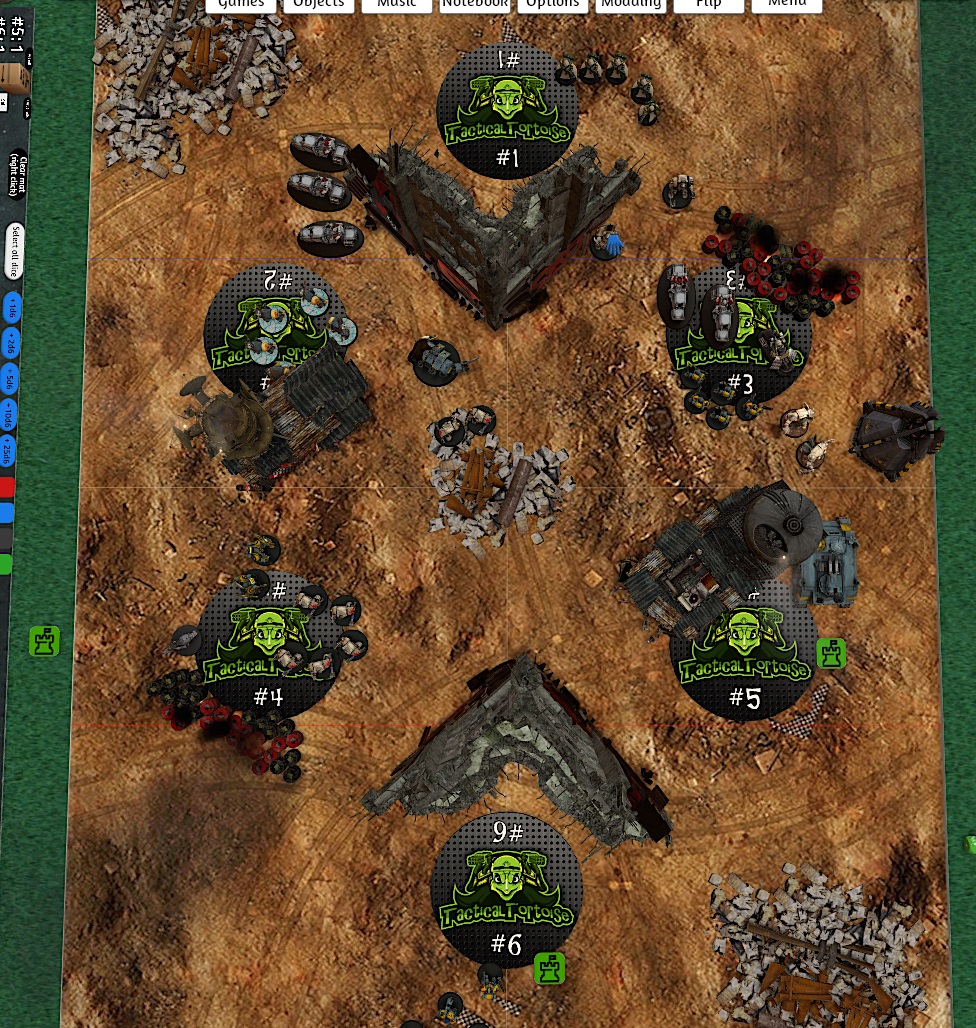Open the Music panel
Image resolution: width=976 pixels, height=1028 pixels.
[x=397, y=4]
